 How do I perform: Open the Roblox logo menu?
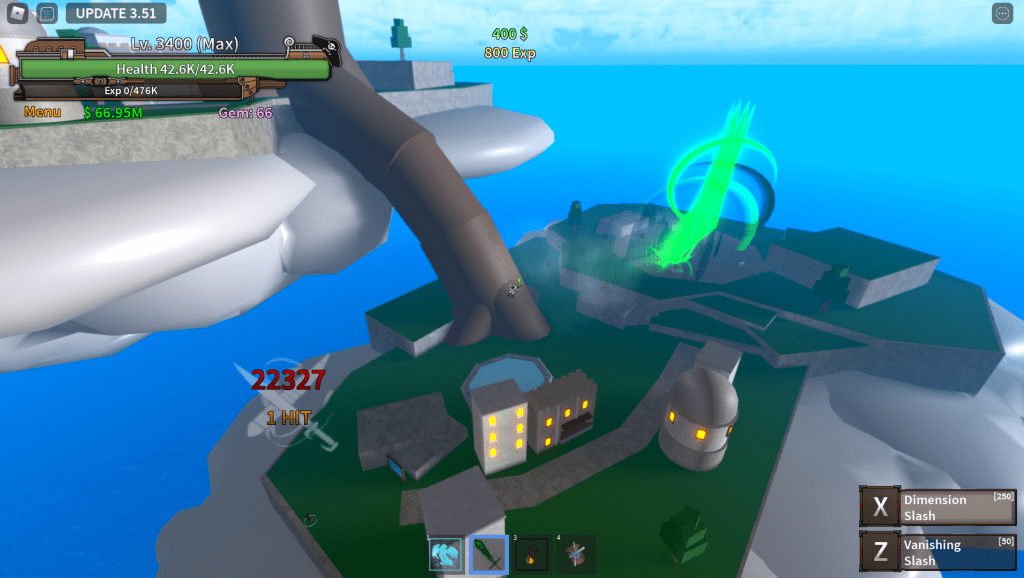pos(18,13)
